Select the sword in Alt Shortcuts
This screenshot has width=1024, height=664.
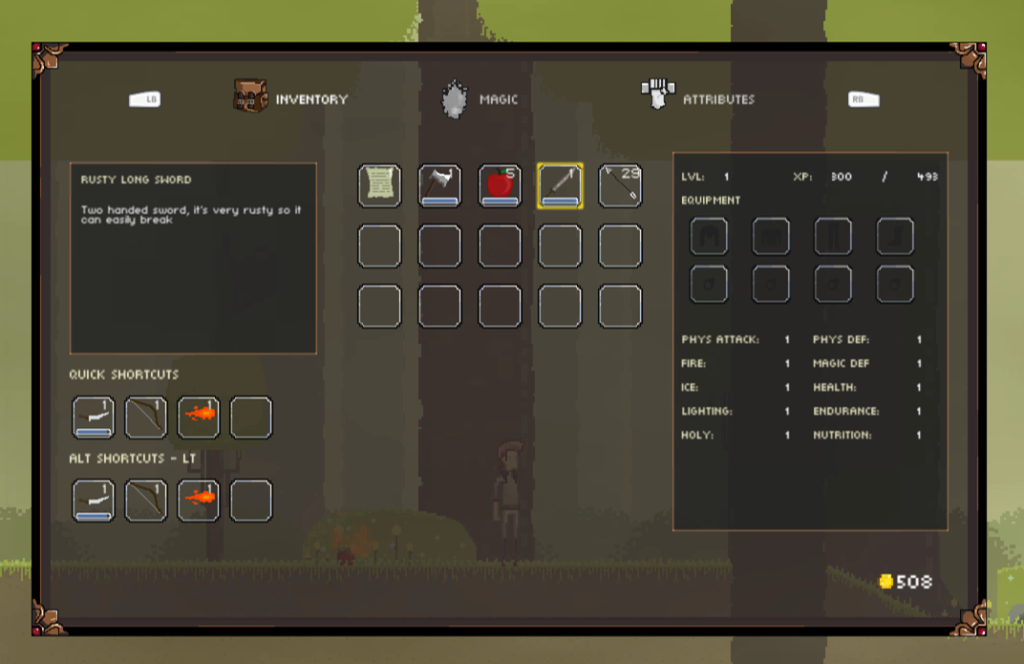pyautogui.click(x=93, y=501)
